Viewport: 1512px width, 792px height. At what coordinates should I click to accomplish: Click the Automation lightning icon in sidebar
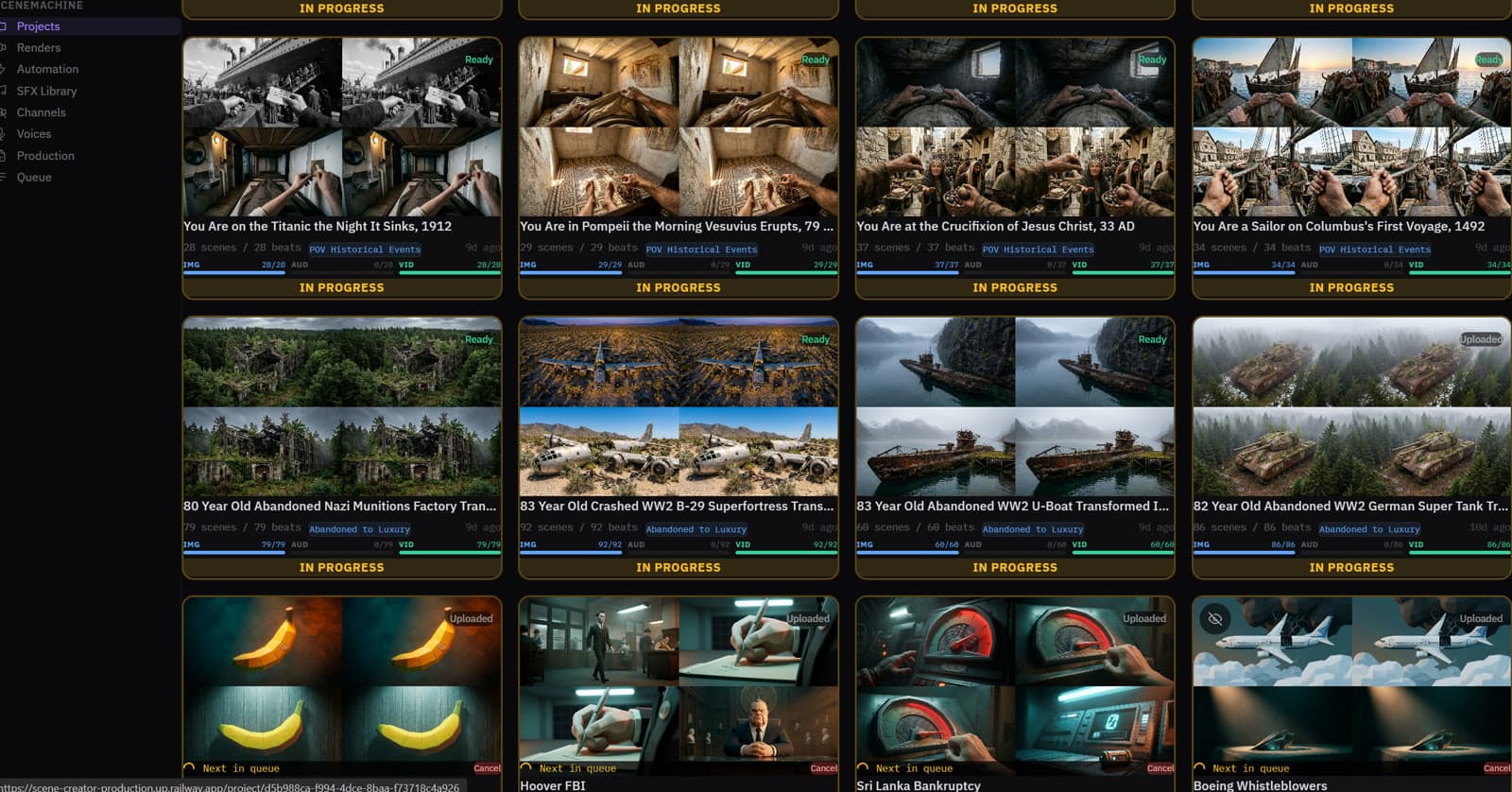8,69
